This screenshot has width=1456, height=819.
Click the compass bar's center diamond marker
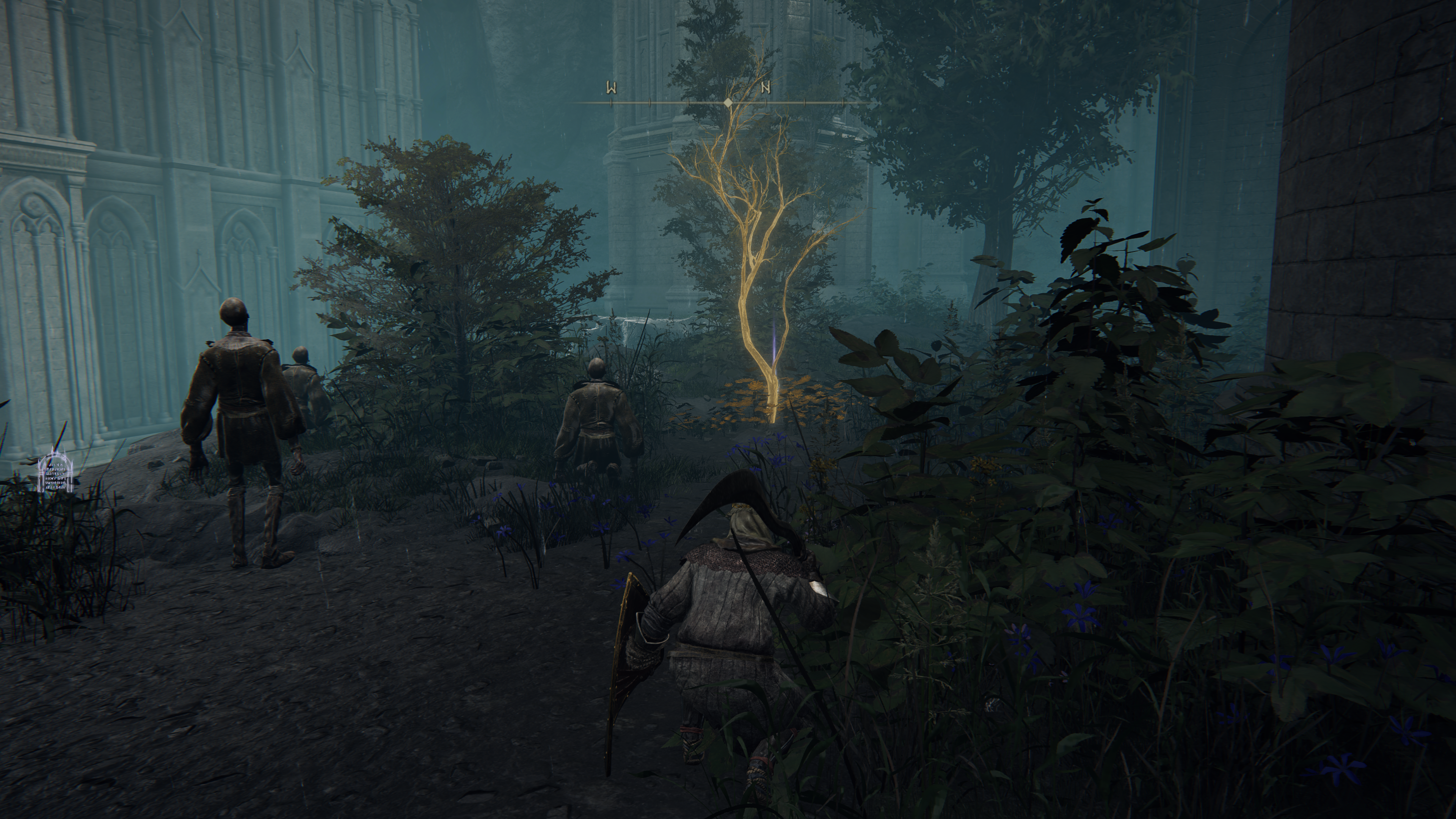click(728, 102)
